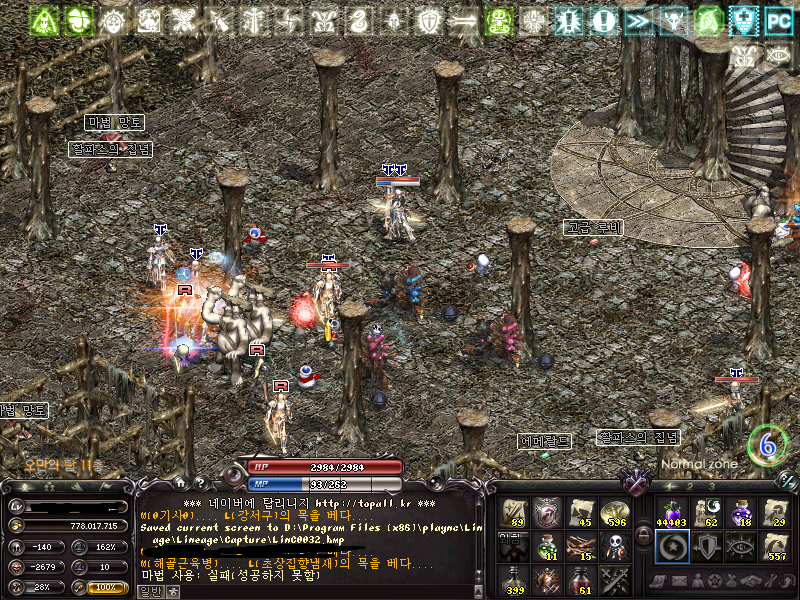Use the red potion with 61 count
This screenshot has height=600, width=800.
click(580, 579)
